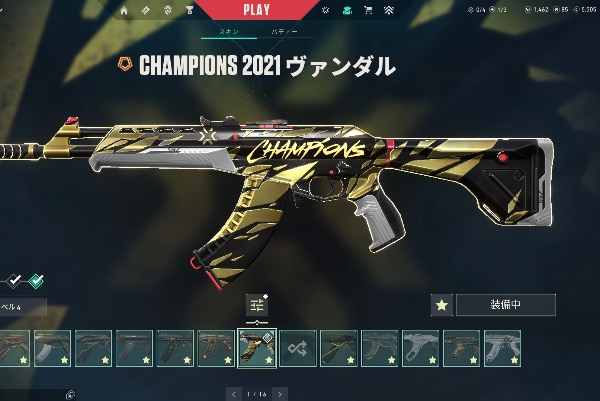Click the red PLAY button
600x401 pixels.
point(256,10)
